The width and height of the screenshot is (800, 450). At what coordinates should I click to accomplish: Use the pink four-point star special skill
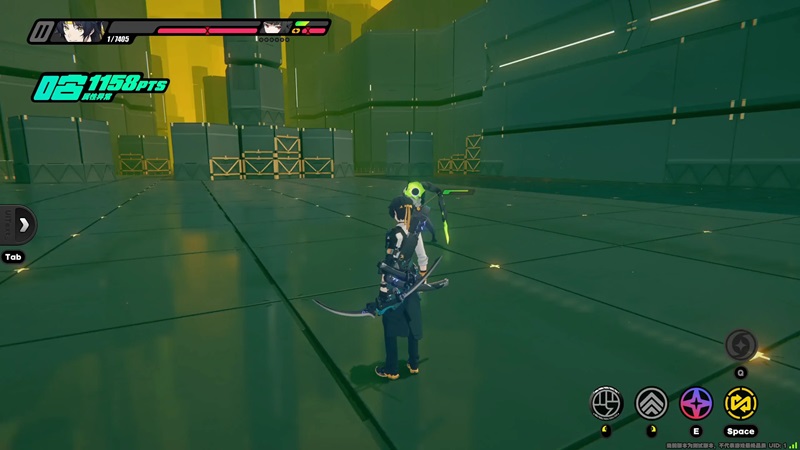696,403
